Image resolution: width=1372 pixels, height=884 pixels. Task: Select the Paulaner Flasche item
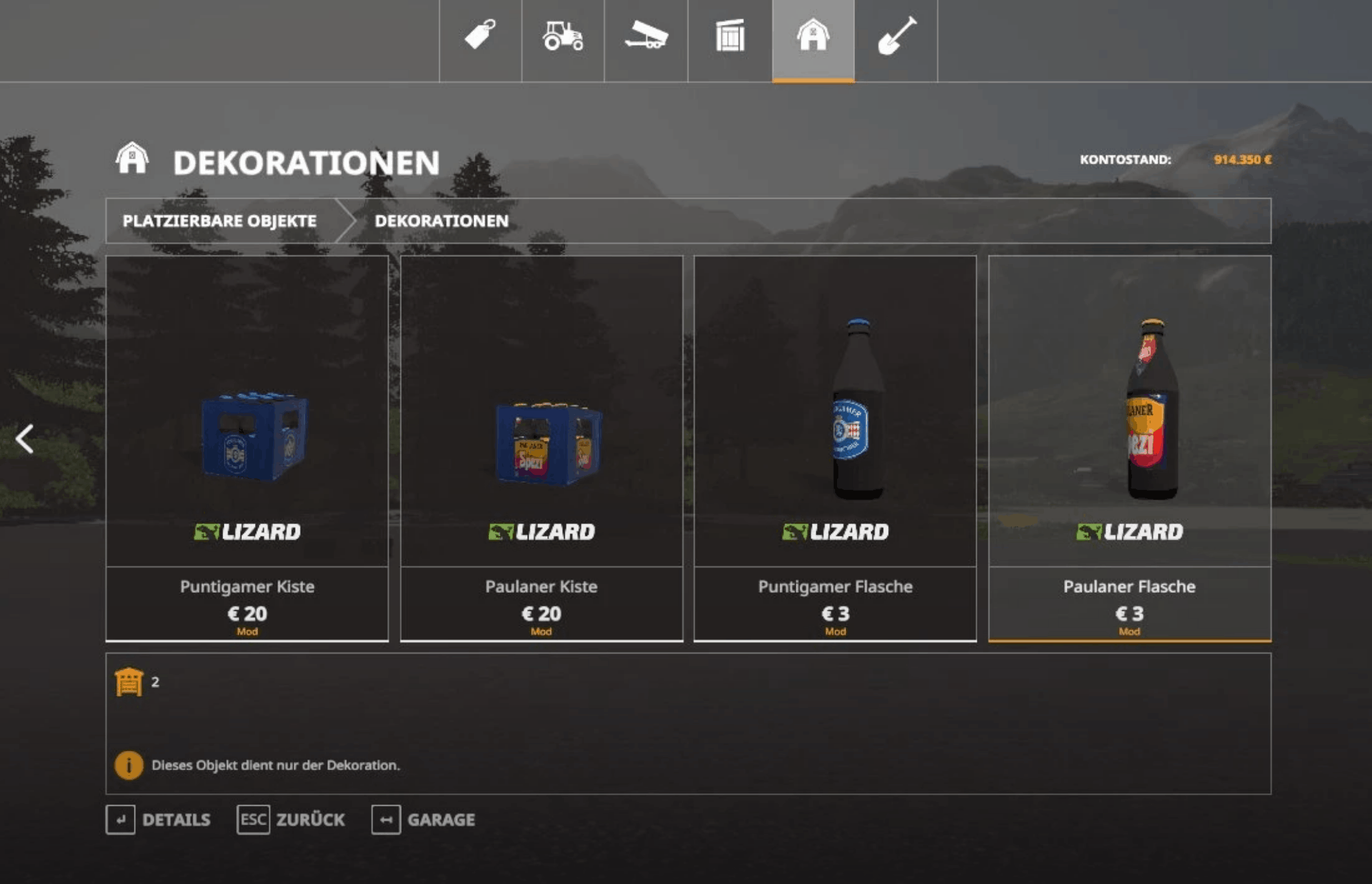(x=1129, y=447)
